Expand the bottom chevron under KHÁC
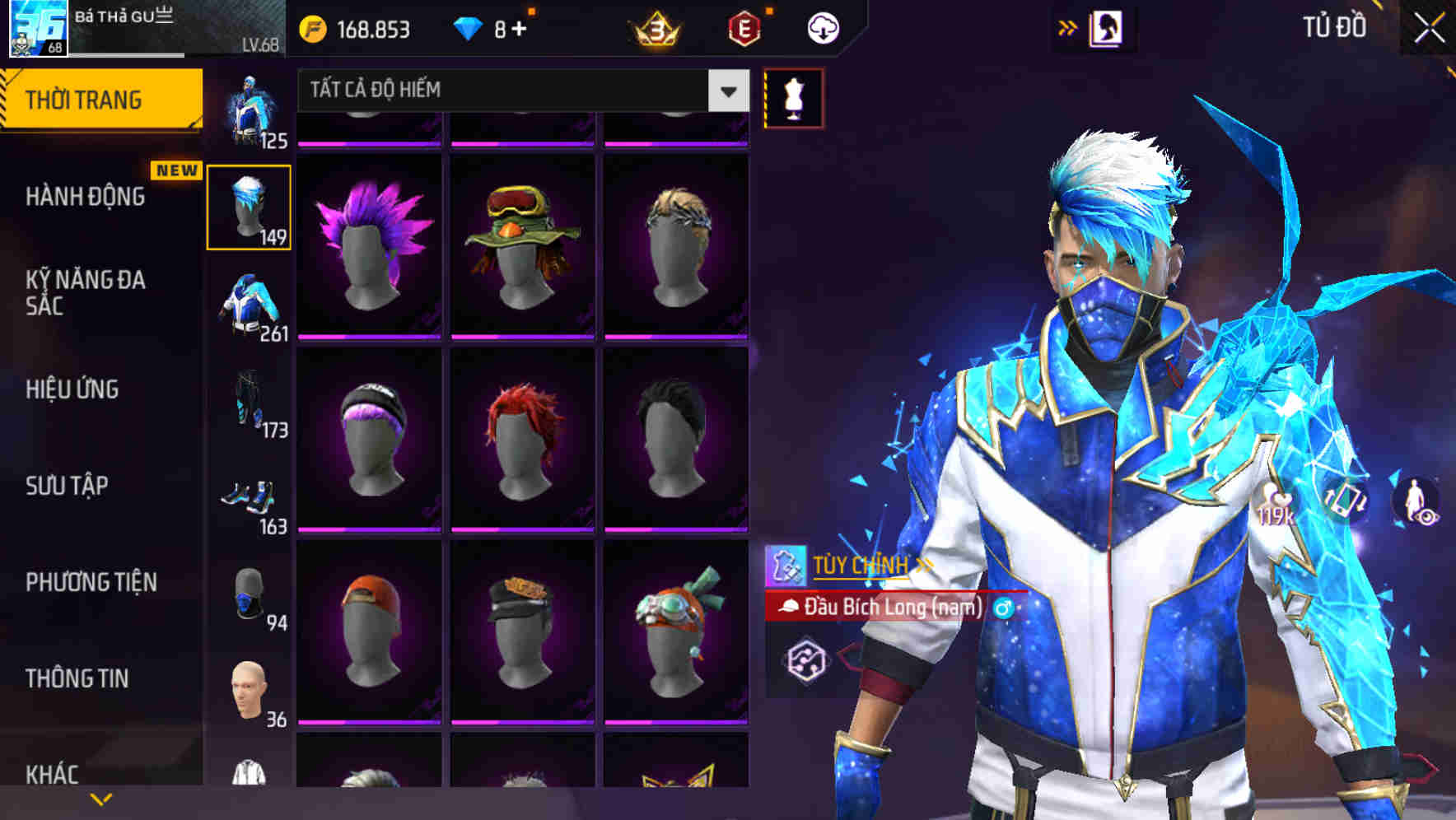 tap(100, 799)
